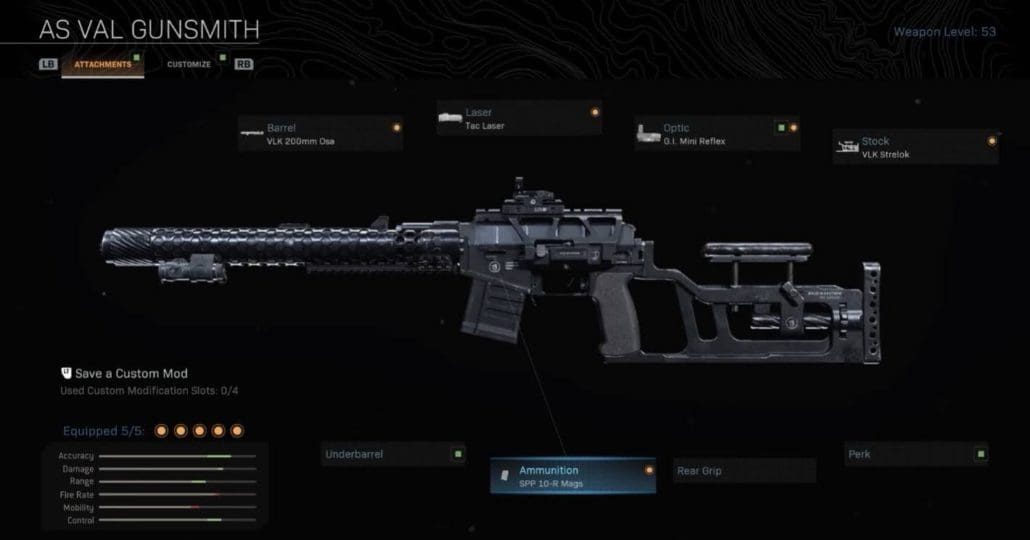Select the Ammunition SPP 10-R Mags slot
Viewport: 1030px width, 540px height.
[x=573, y=477]
